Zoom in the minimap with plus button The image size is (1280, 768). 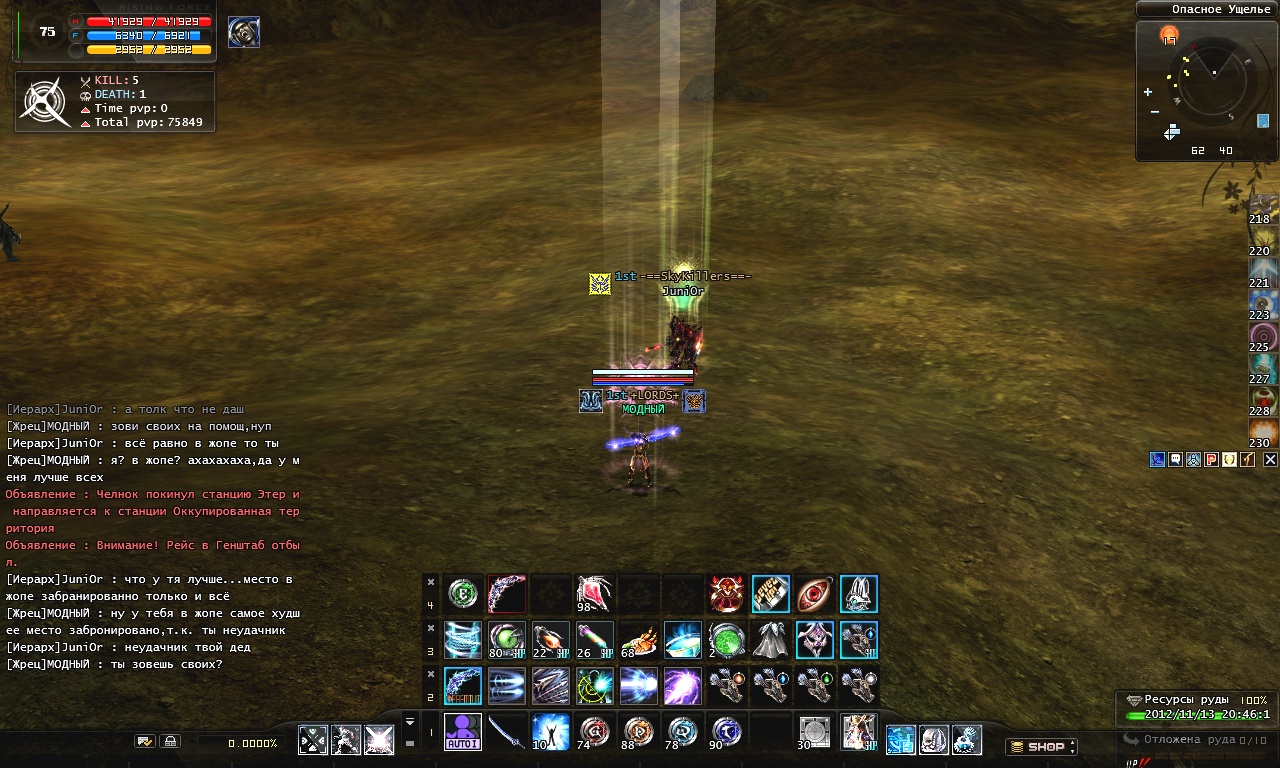pos(1148,92)
